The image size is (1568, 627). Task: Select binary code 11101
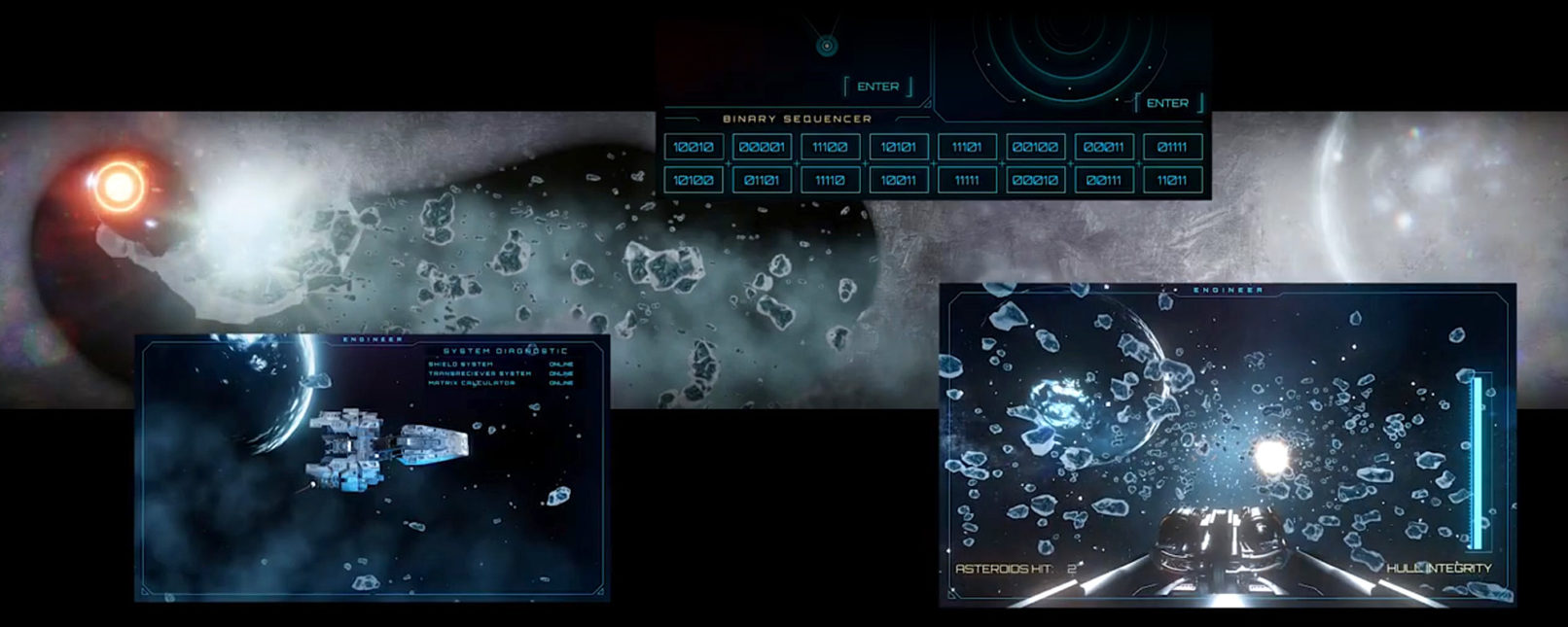[967, 147]
